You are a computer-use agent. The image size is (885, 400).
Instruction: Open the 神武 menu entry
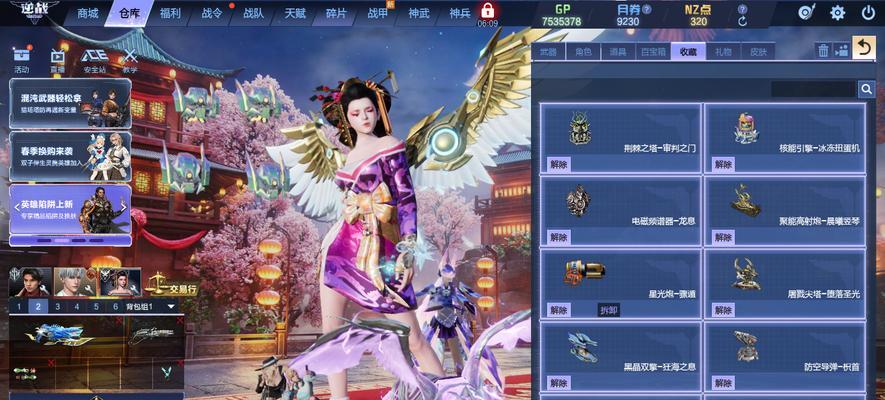point(420,13)
